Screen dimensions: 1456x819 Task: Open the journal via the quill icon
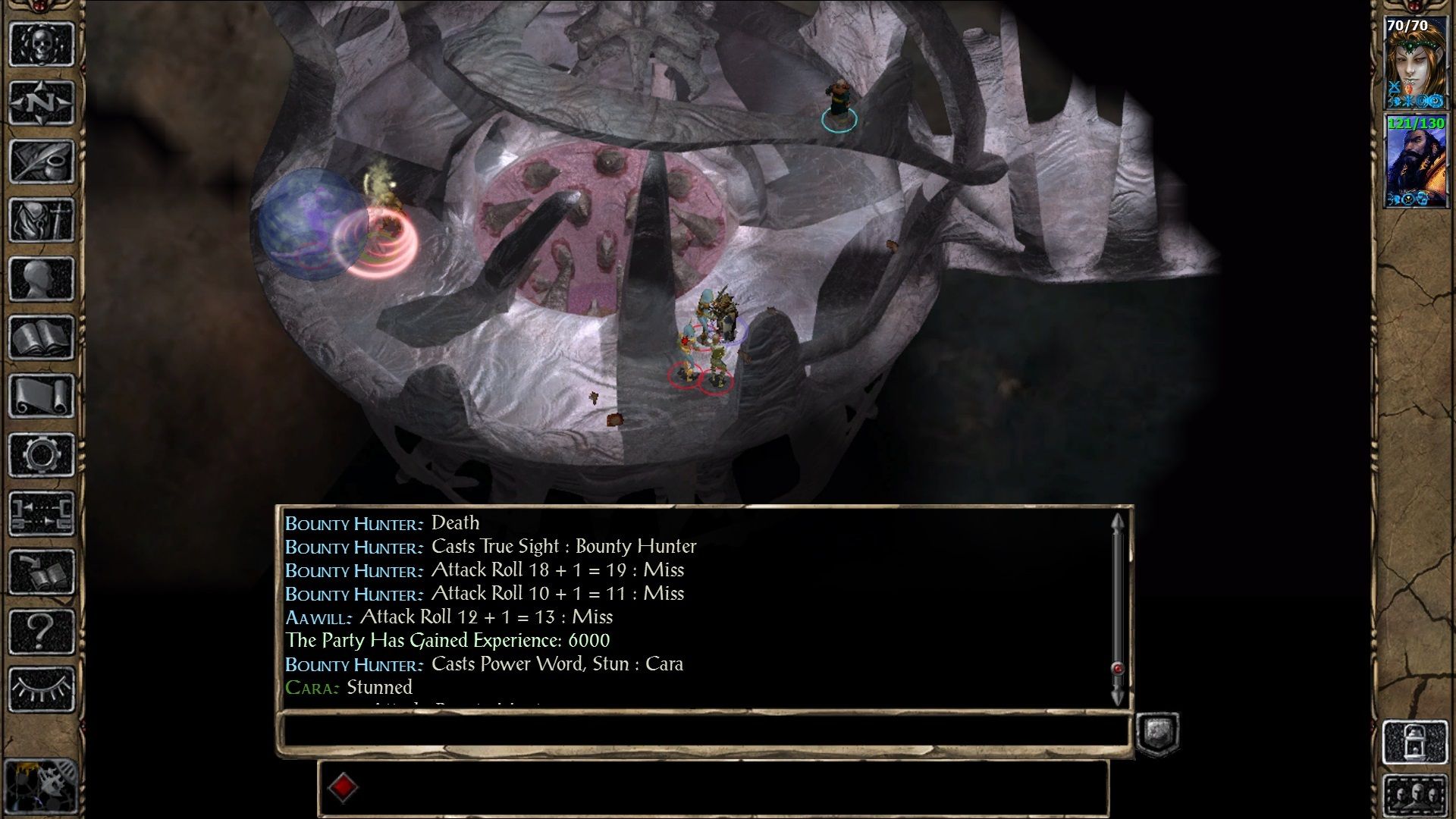tap(42, 162)
